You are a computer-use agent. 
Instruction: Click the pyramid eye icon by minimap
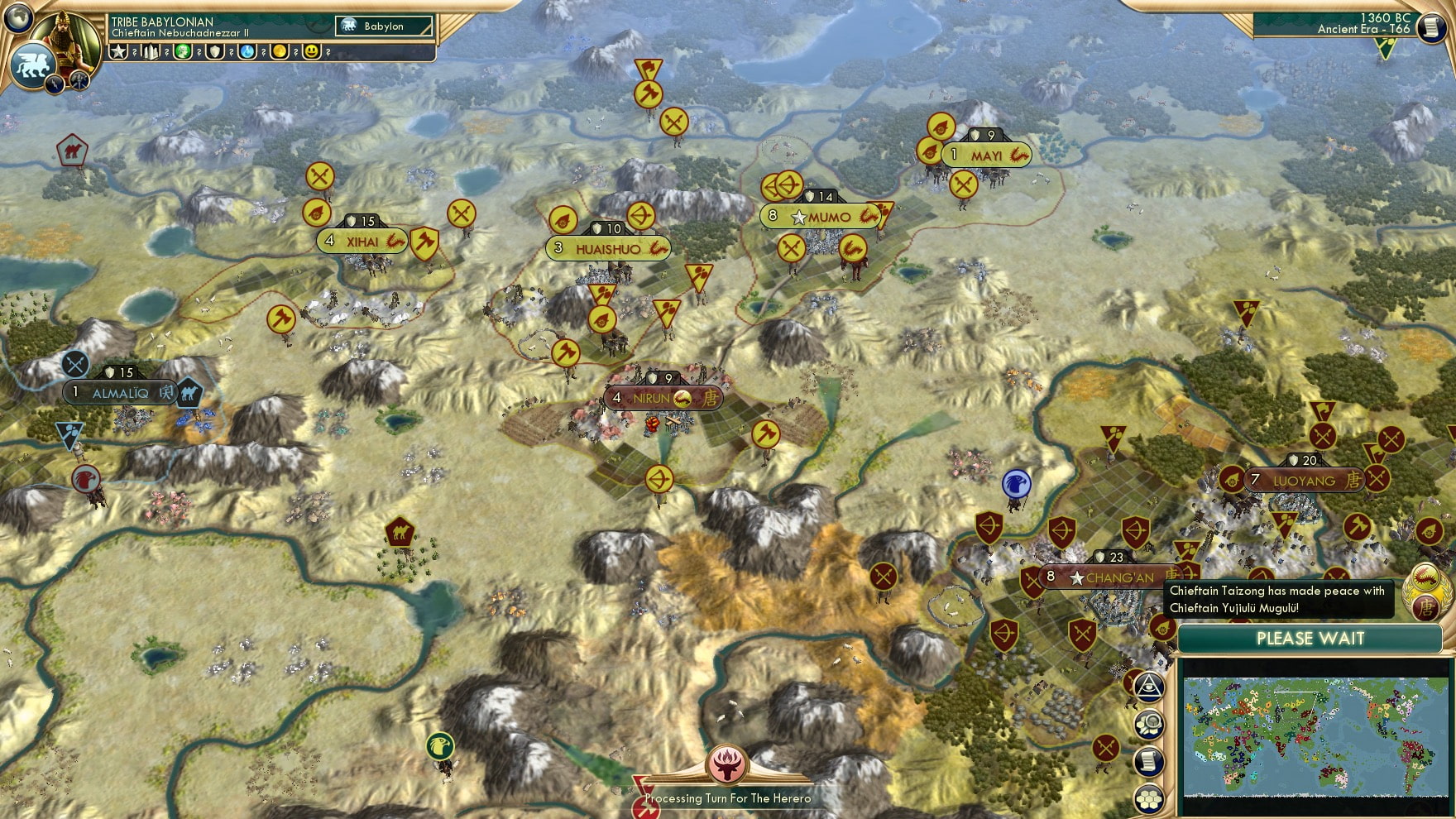coord(1150,686)
